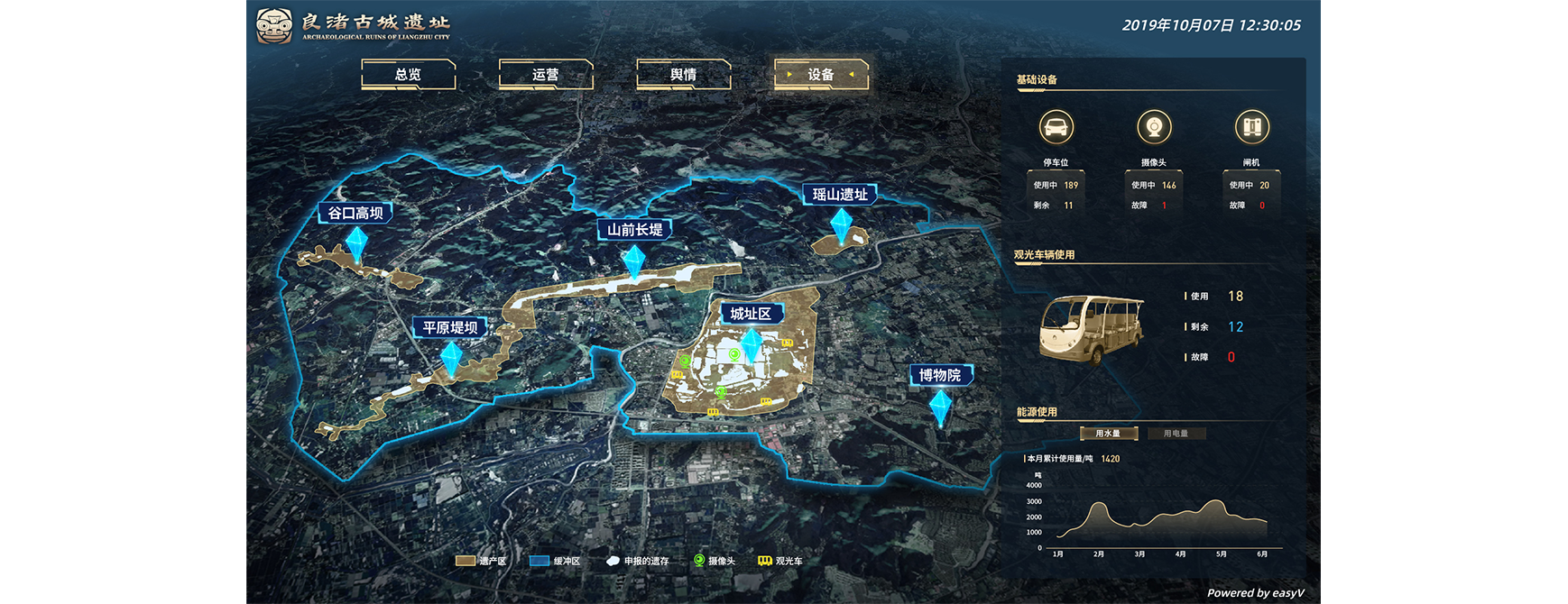Click the 停车位 car icon

(x=1056, y=127)
